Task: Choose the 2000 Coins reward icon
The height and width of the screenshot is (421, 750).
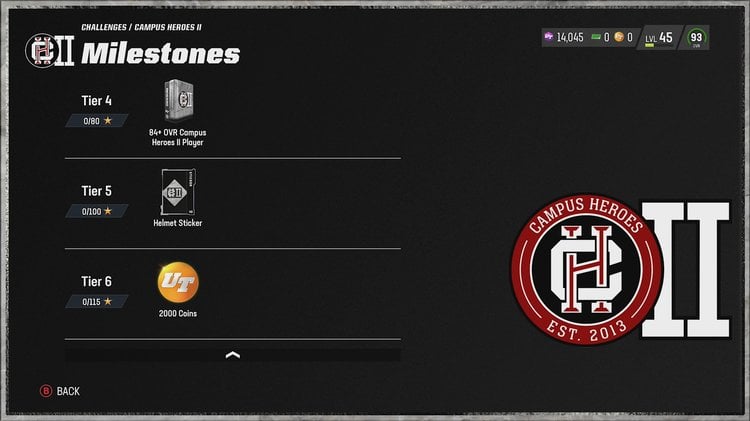Action: [176, 281]
